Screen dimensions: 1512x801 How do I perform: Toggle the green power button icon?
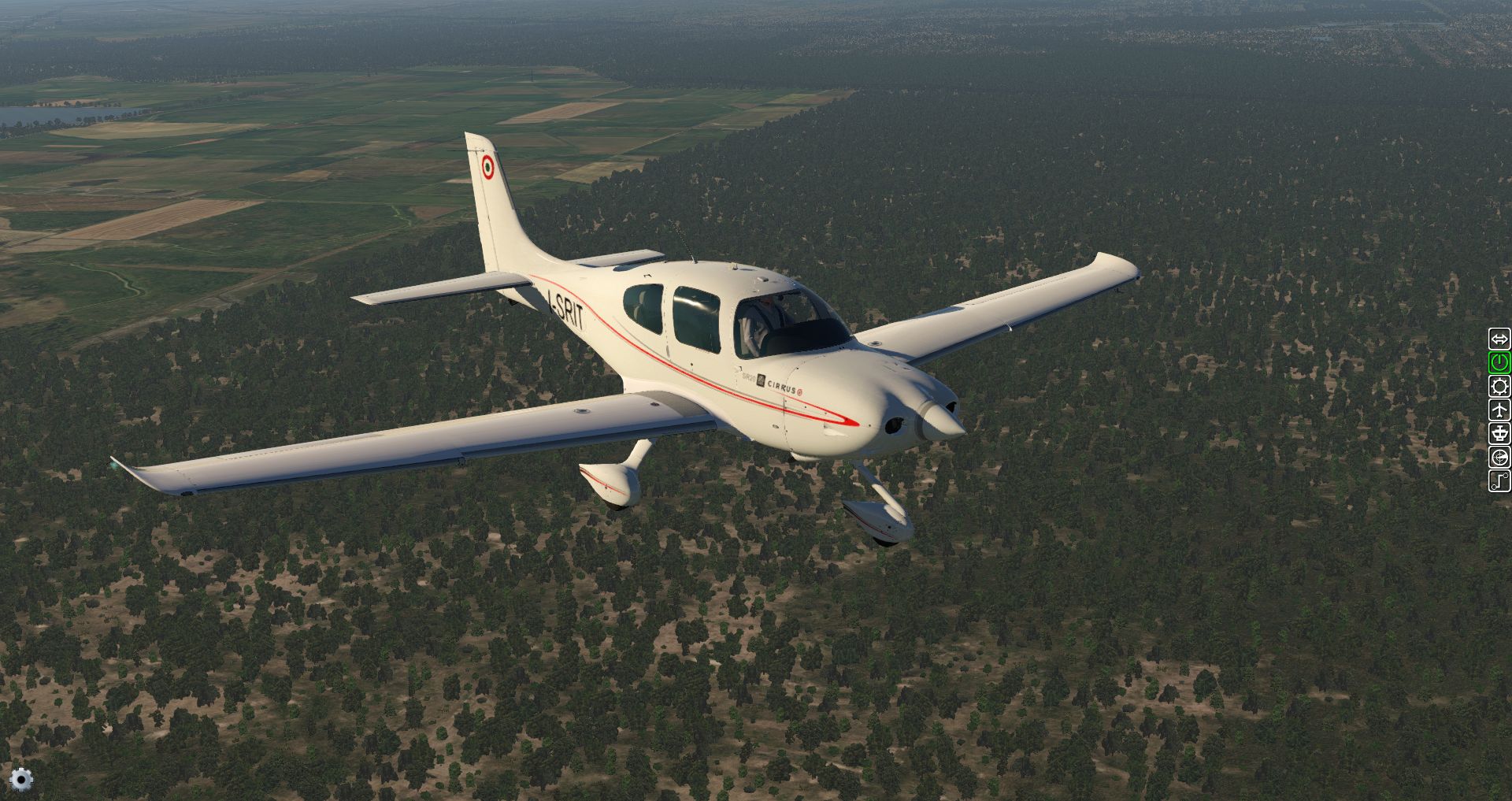(x=1499, y=362)
